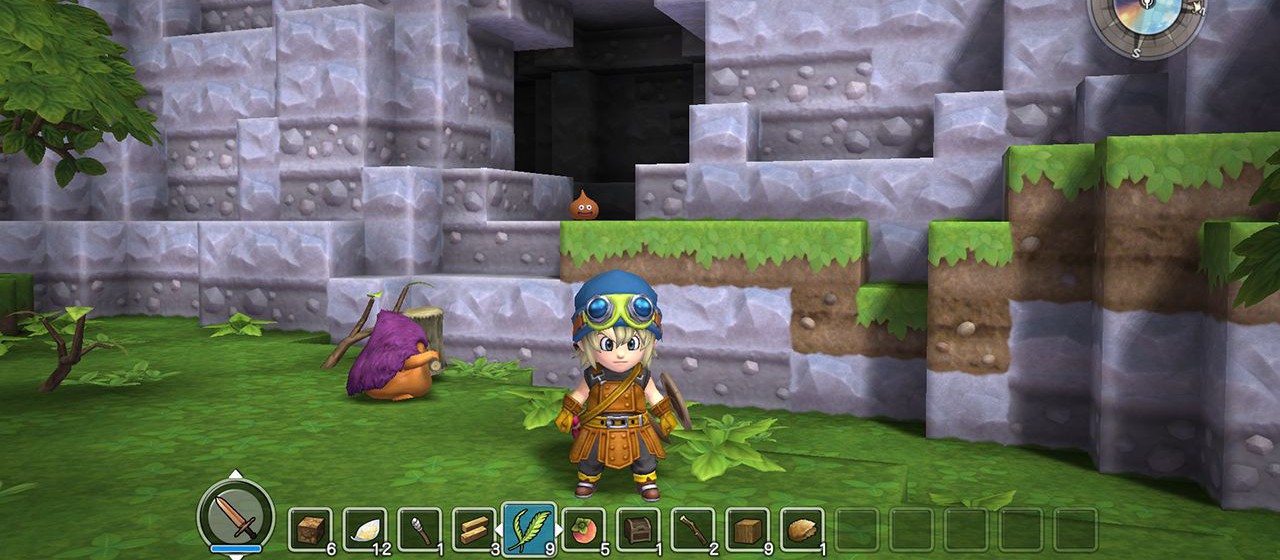1280x560 pixels.
Task: Select the wooden planks hotbar slot
Action: (474, 529)
